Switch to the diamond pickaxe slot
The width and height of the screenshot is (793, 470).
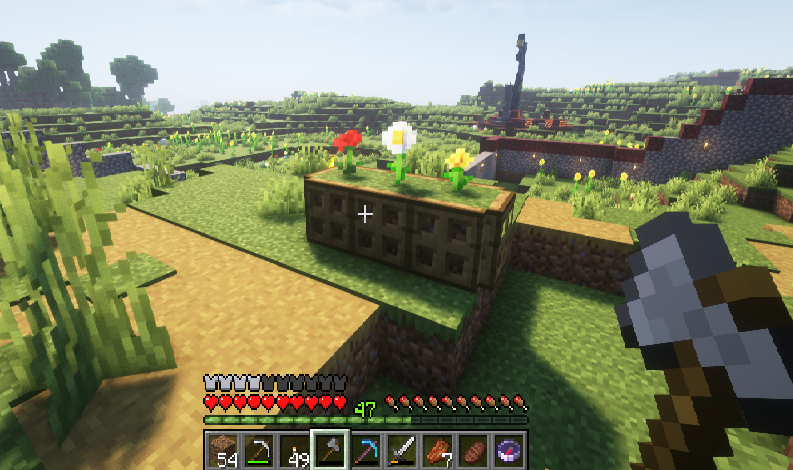point(365,450)
